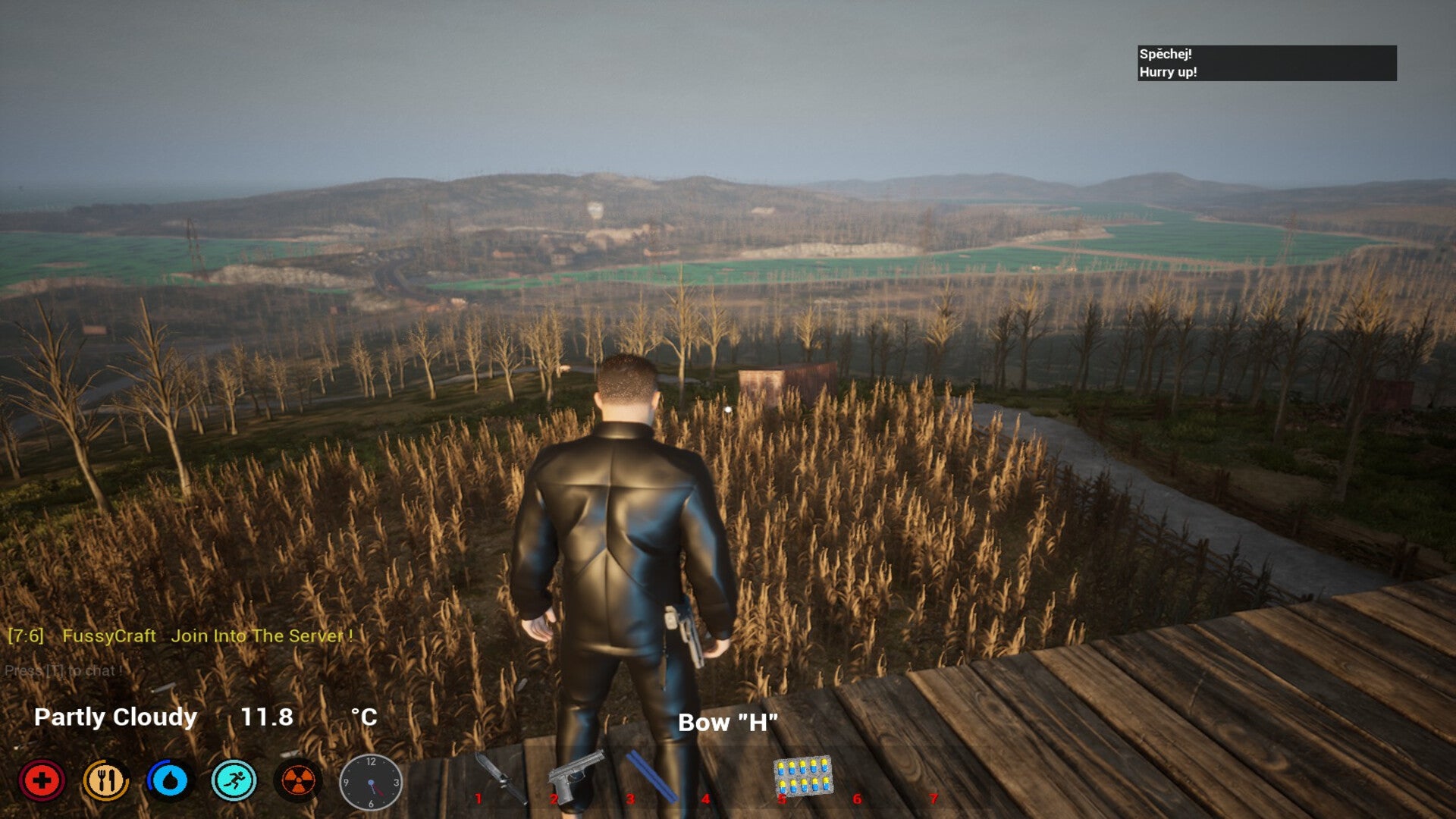Click the orange radiation hazard icon
Image resolution: width=1456 pixels, height=819 pixels.
point(298,780)
